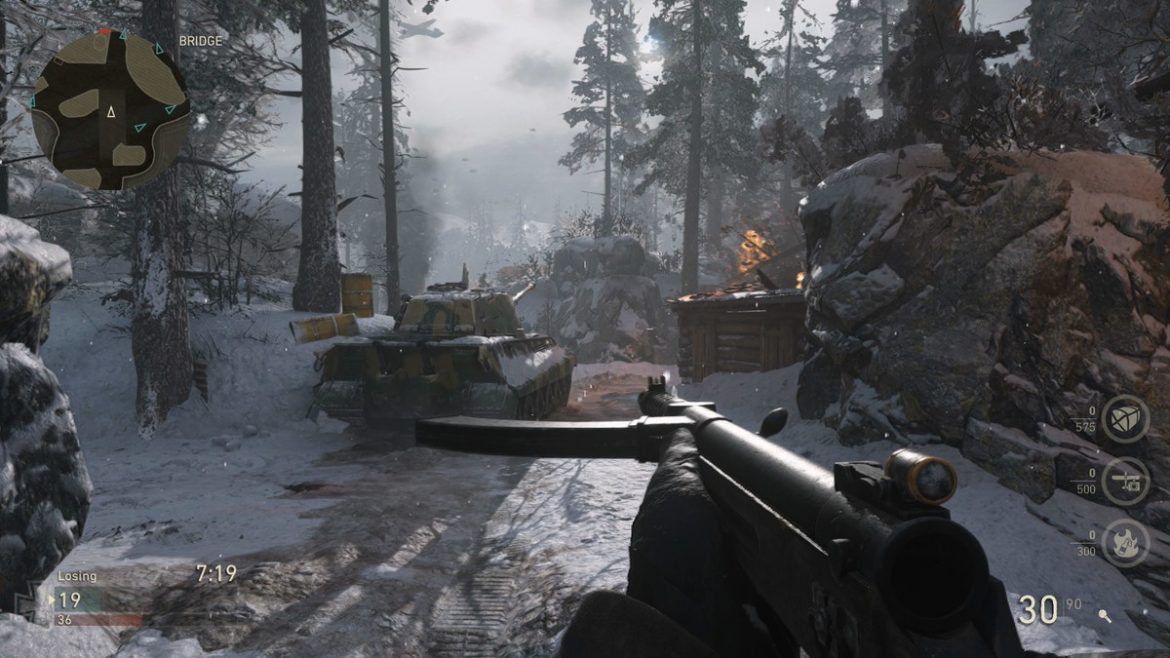Select the Fighter Pilot plane scorestreak icon
Screen dimensions: 1170x658
1125,481
